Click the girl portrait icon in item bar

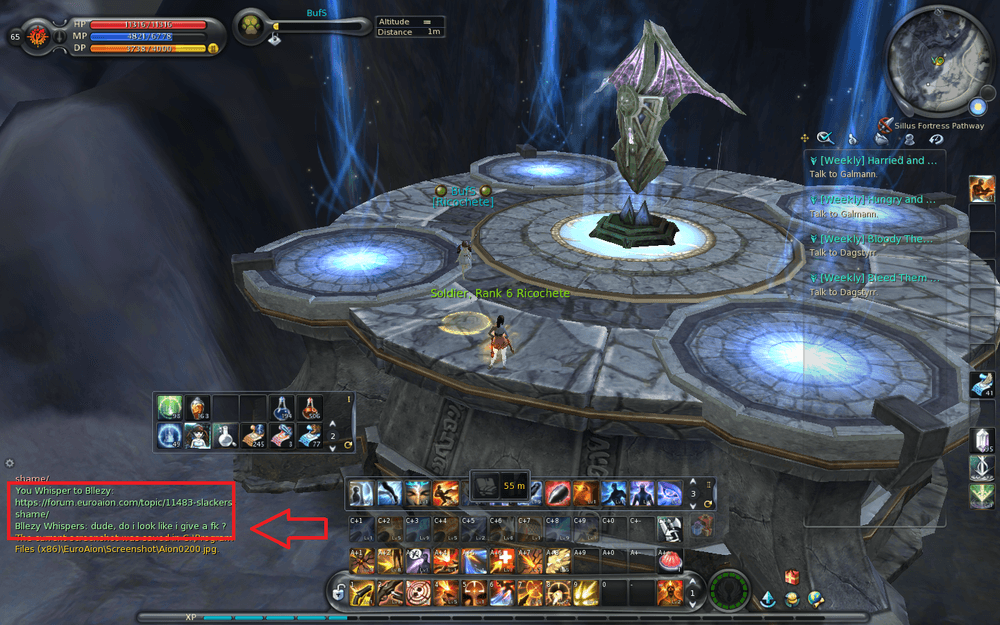[197, 436]
